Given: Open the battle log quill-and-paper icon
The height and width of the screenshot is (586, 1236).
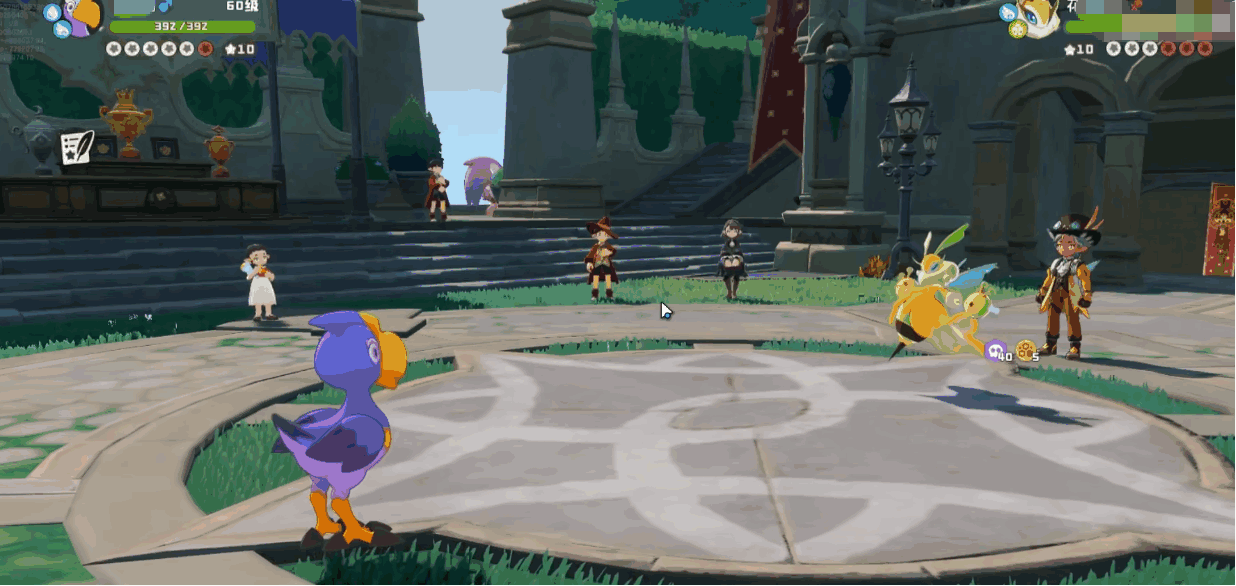Looking at the screenshot, I should pyautogui.click(x=76, y=147).
